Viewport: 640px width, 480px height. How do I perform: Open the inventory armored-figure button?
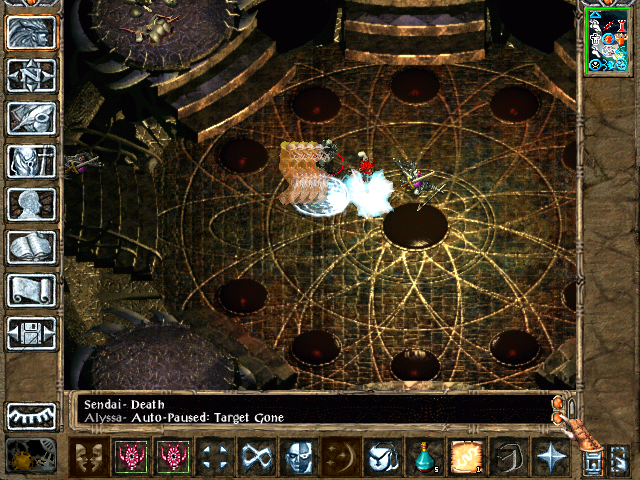(x=32, y=161)
